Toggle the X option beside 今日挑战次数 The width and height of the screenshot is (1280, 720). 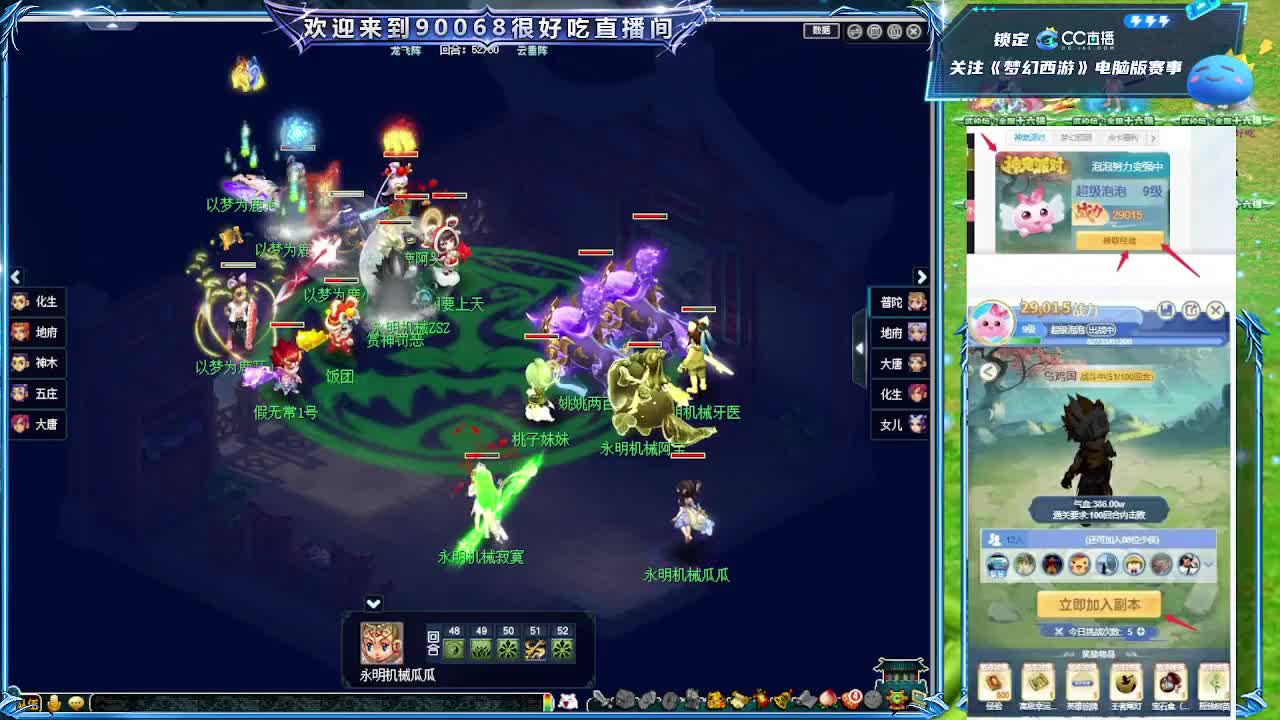pos(1060,631)
